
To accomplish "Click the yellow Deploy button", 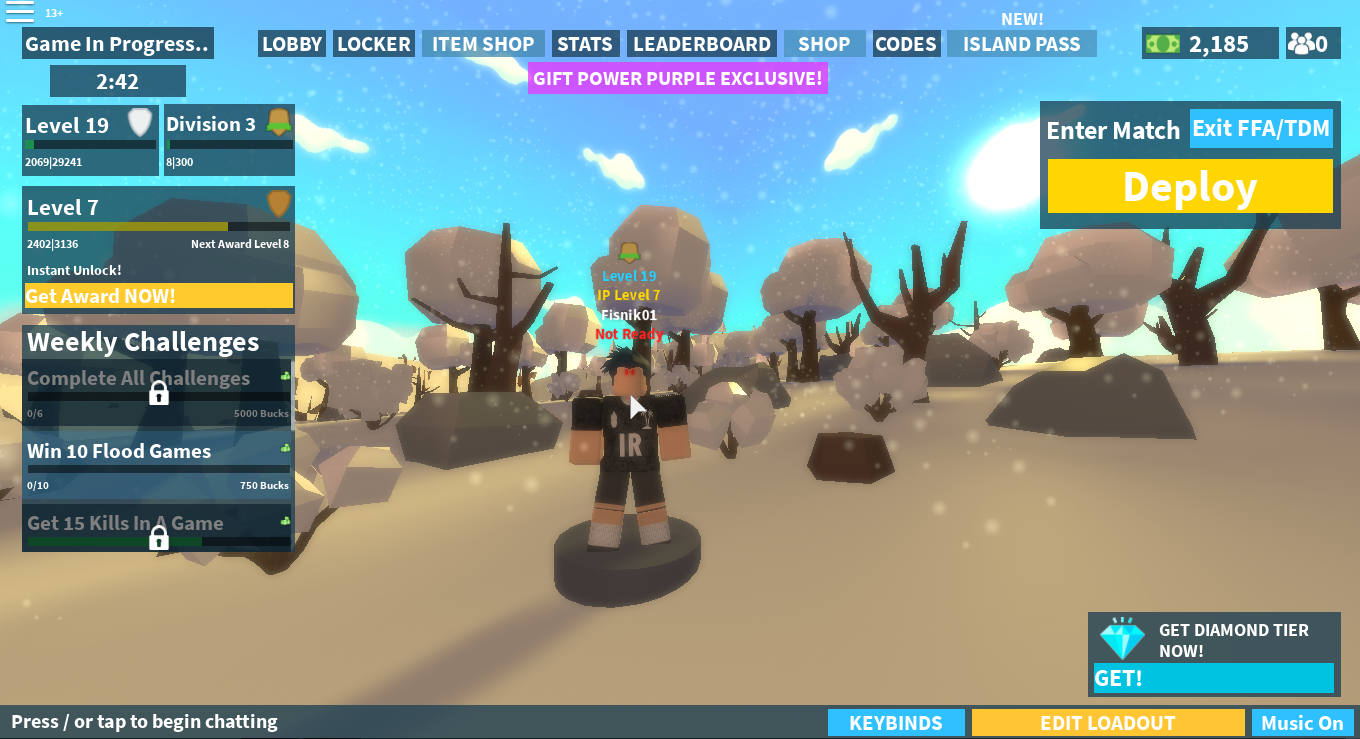I will pos(1190,187).
